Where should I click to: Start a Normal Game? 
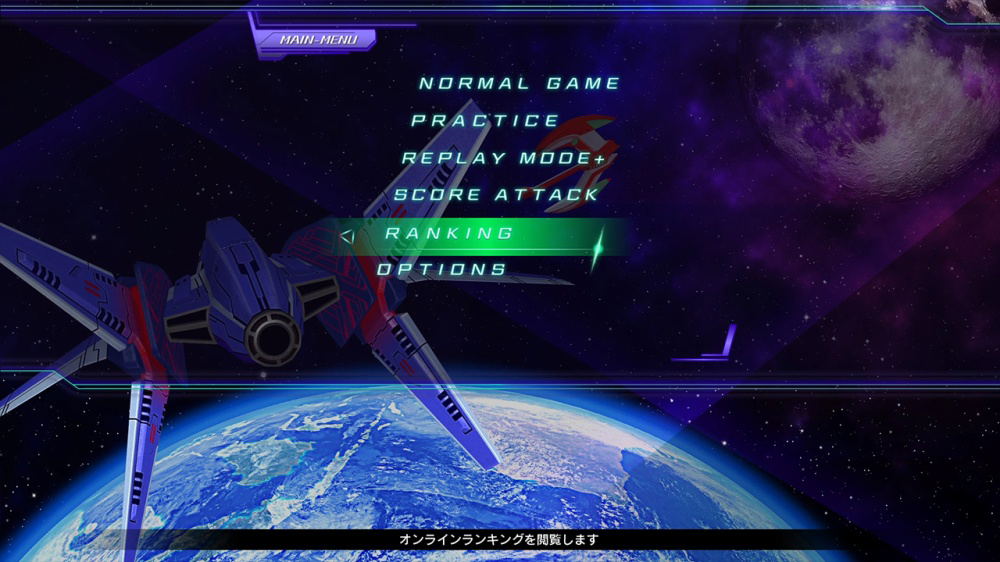[520, 84]
